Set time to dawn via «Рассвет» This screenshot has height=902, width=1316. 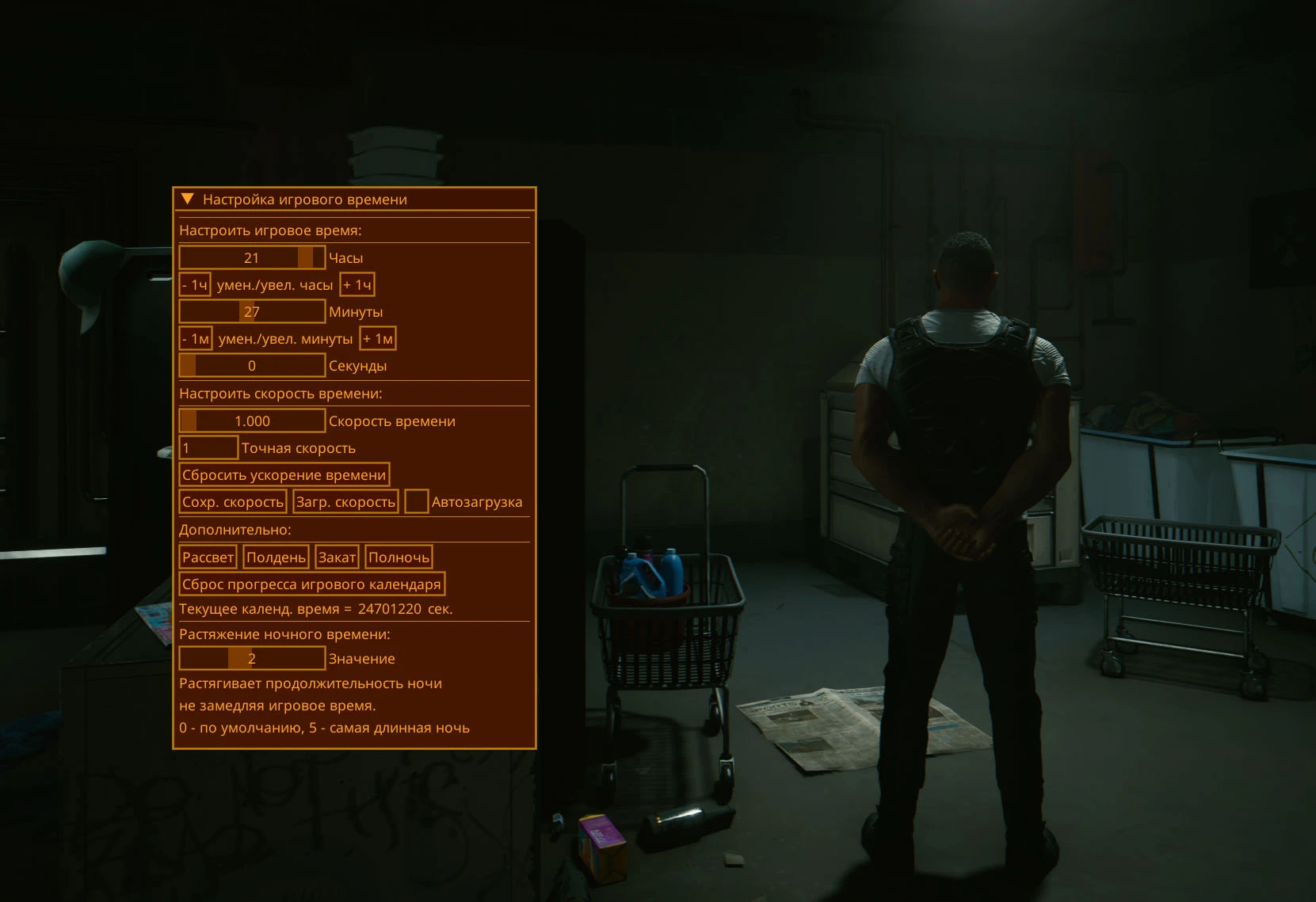[x=208, y=556]
